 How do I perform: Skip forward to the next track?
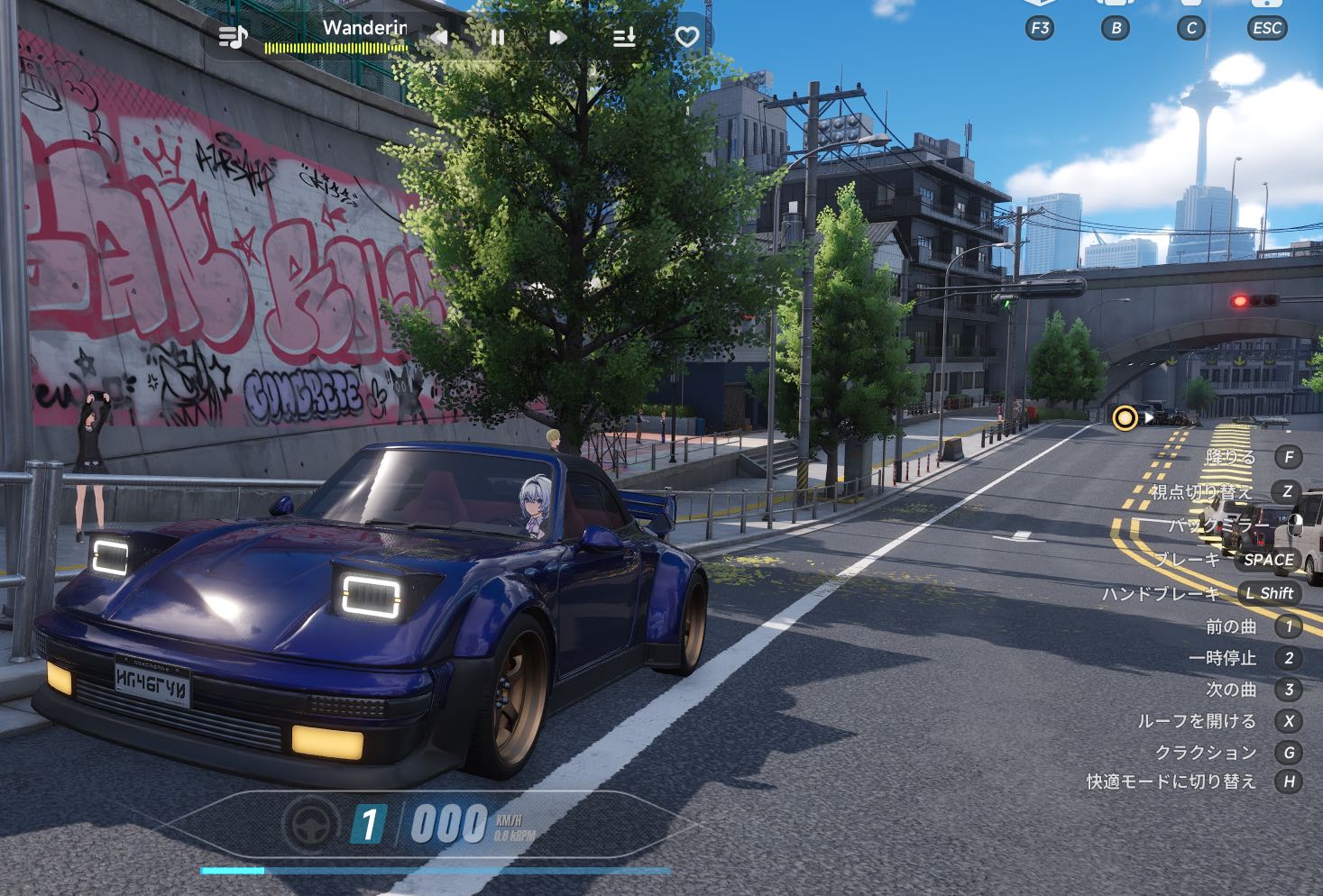[558, 38]
